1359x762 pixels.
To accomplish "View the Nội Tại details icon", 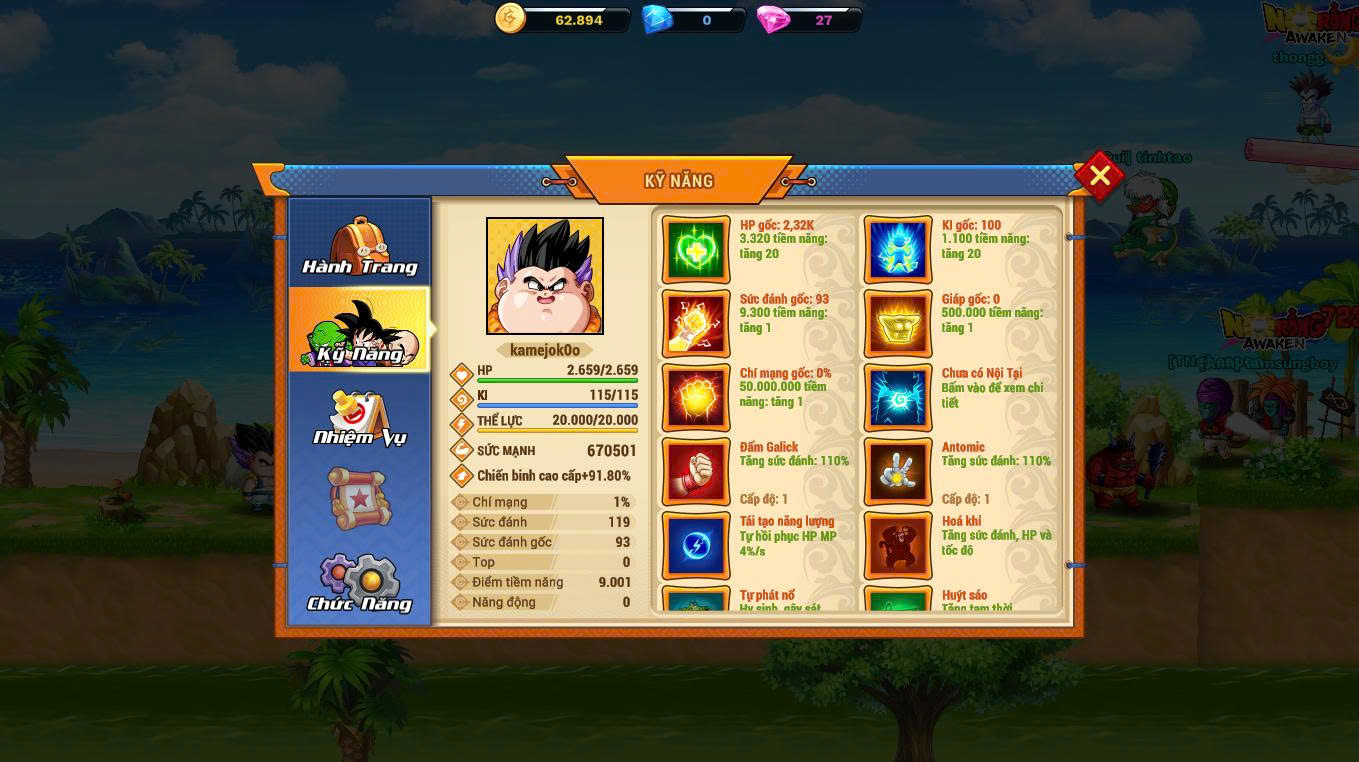I will (x=898, y=398).
